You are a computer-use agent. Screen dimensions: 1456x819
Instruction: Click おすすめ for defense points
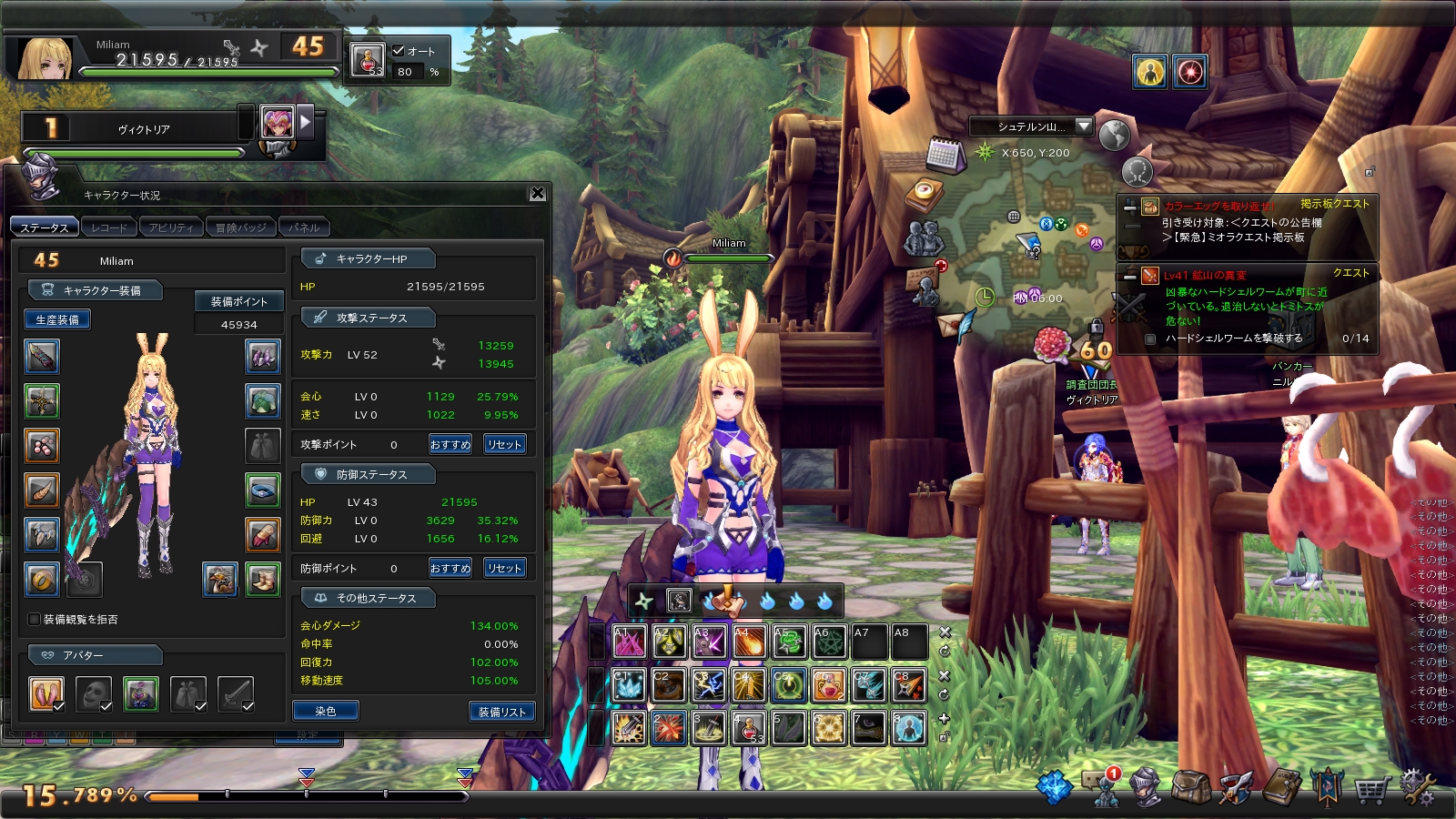pos(450,568)
